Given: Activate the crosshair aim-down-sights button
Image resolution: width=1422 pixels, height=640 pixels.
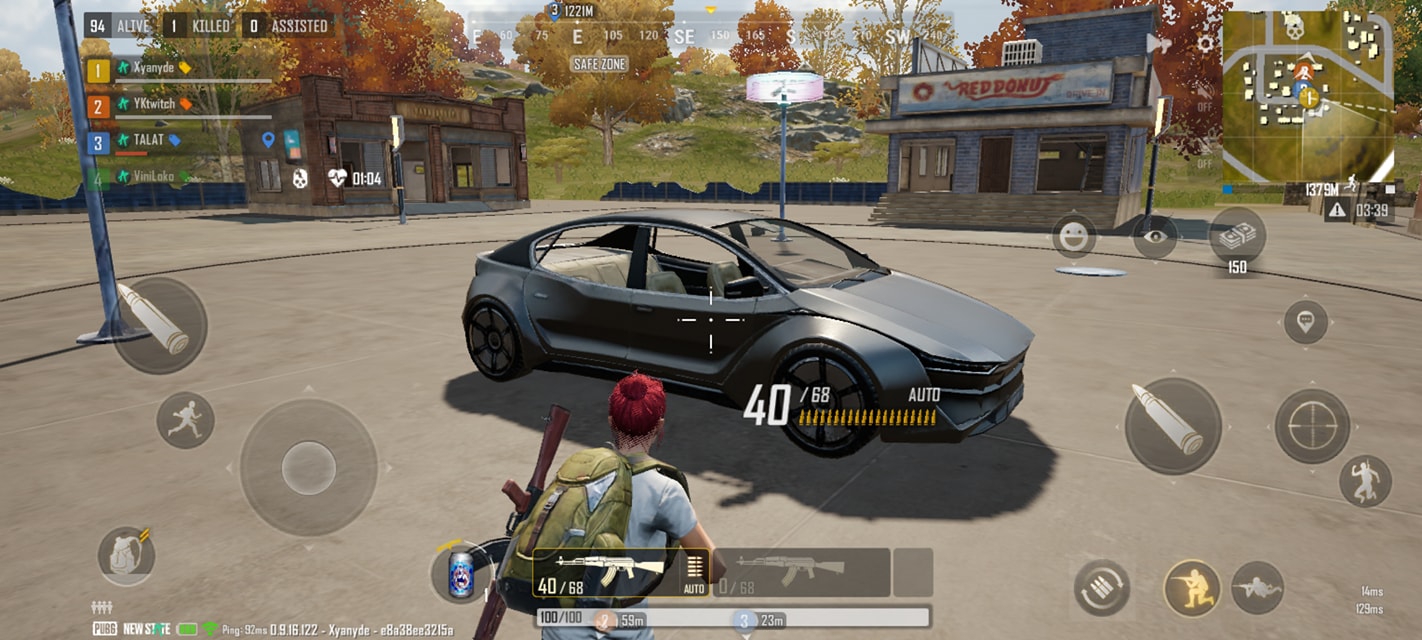Looking at the screenshot, I should point(1311,426).
